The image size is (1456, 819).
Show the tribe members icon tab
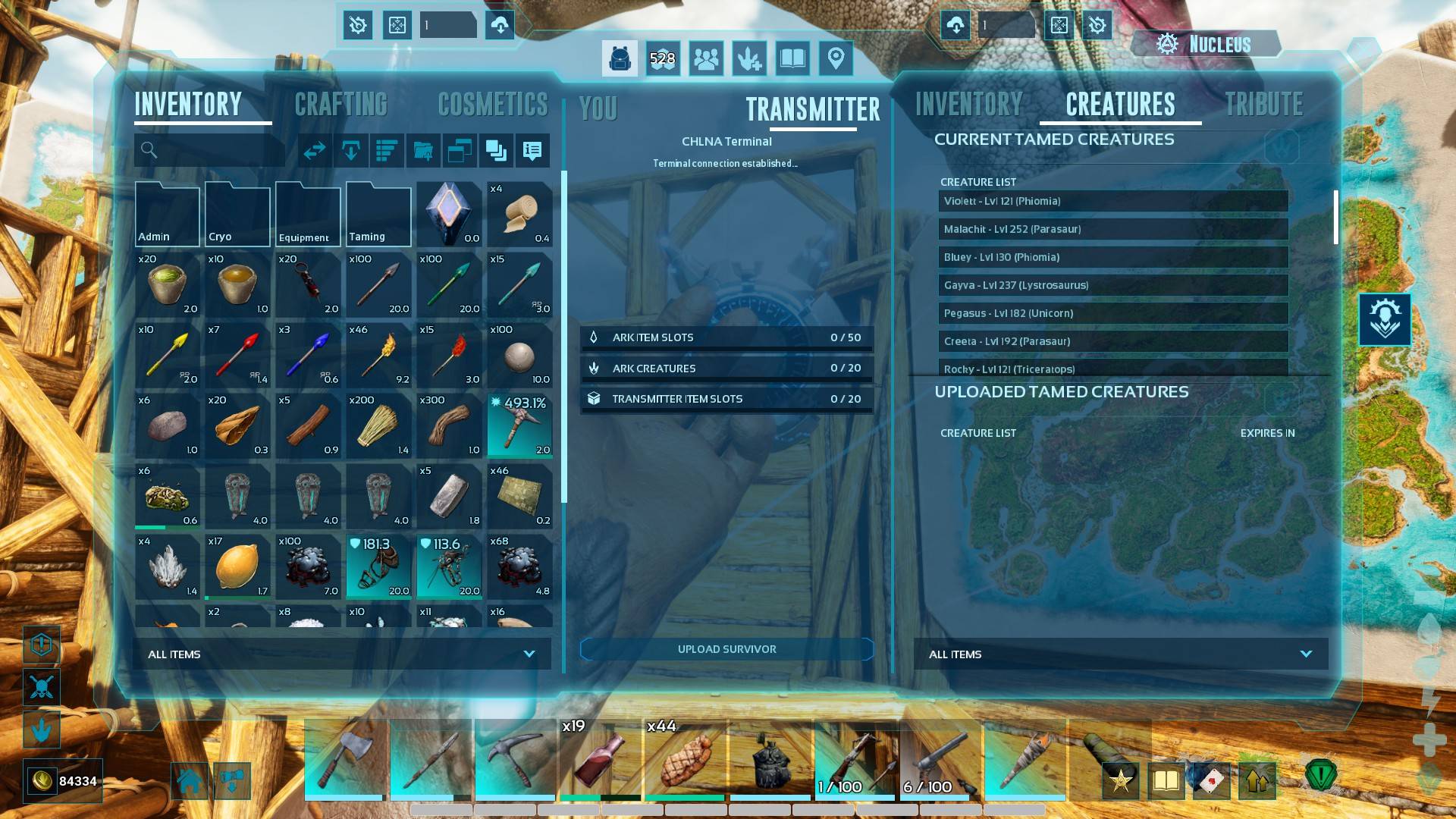click(x=706, y=58)
